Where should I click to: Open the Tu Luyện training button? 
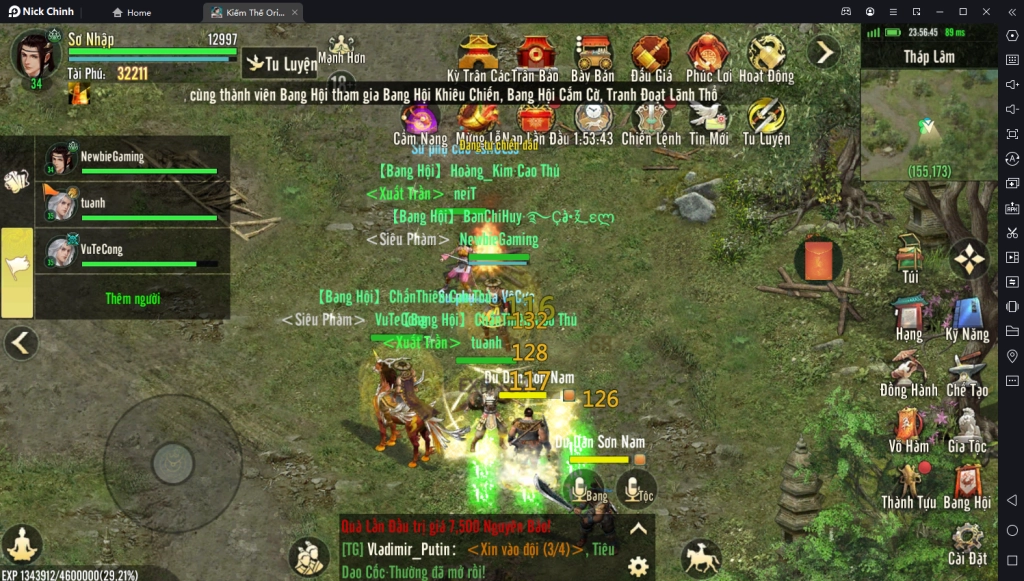point(282,64)
